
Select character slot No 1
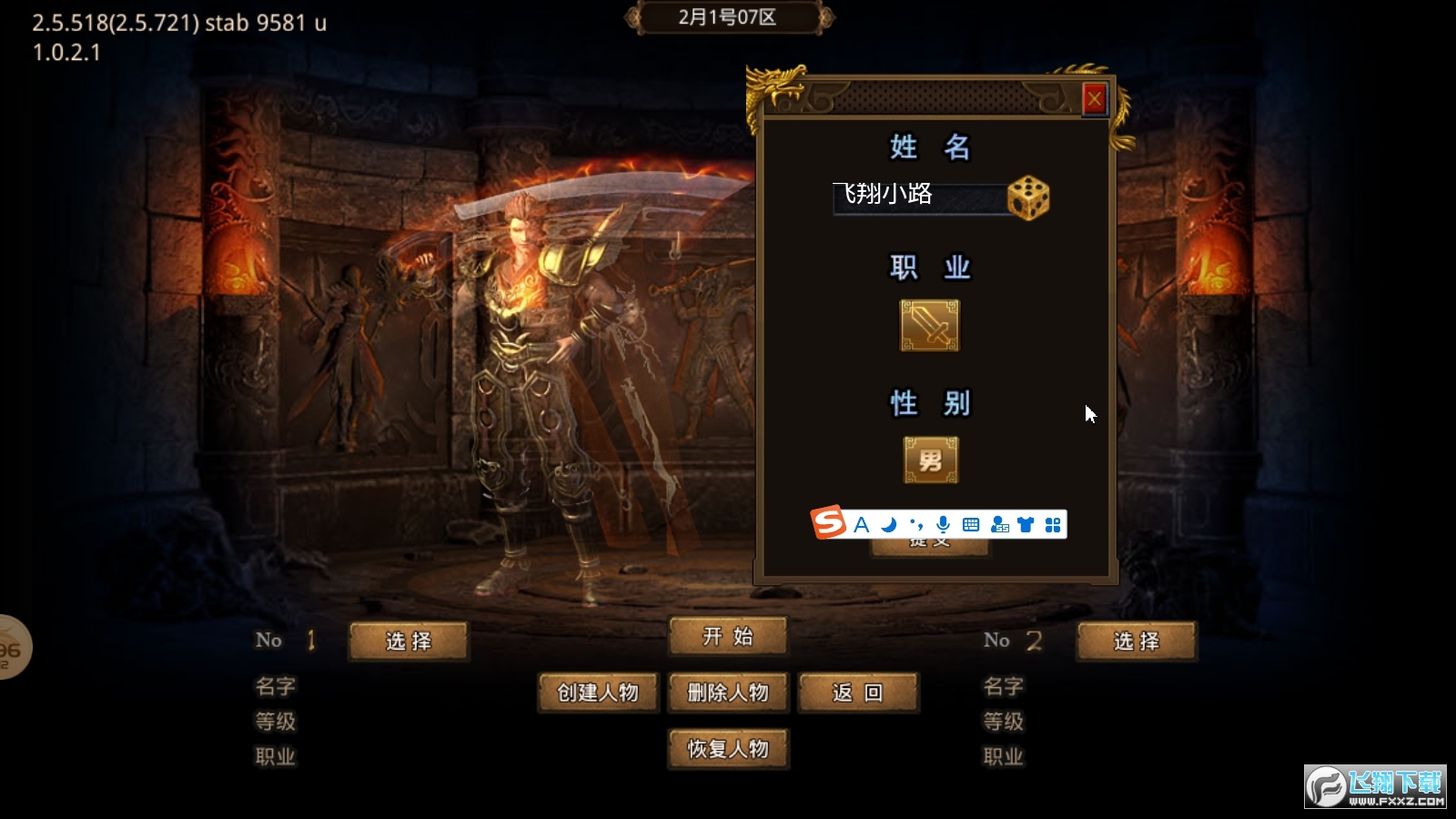(x=409, y=641)
